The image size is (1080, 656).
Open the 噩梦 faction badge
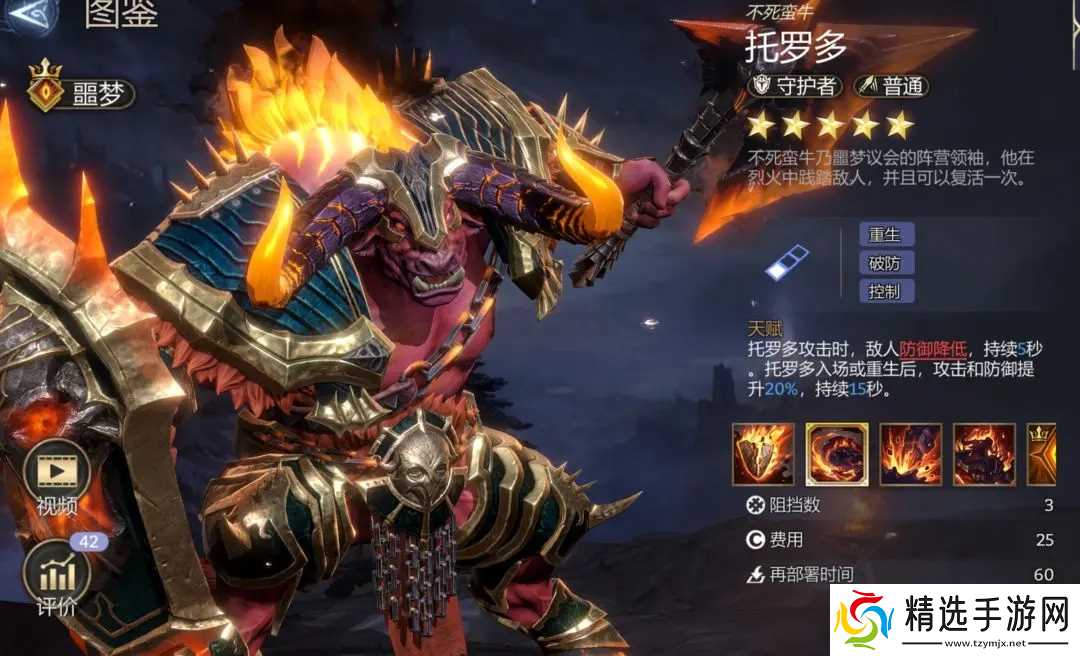[82, 94]
